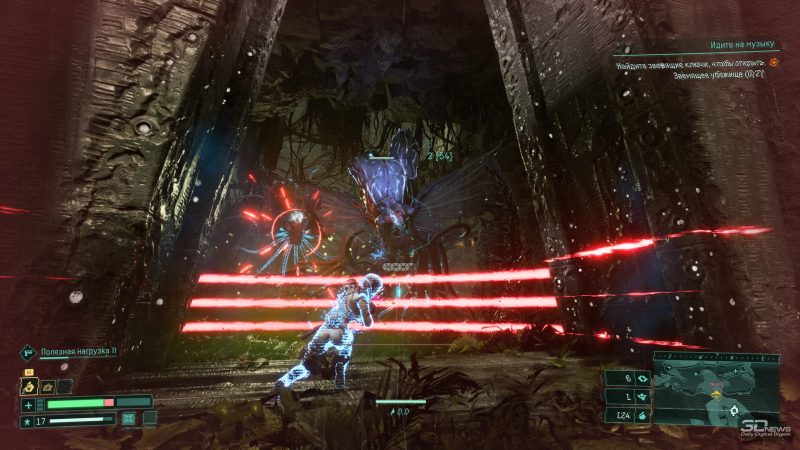Select the droplet resource counter icon
Screen dimensions: 800x450
point(640,415)
